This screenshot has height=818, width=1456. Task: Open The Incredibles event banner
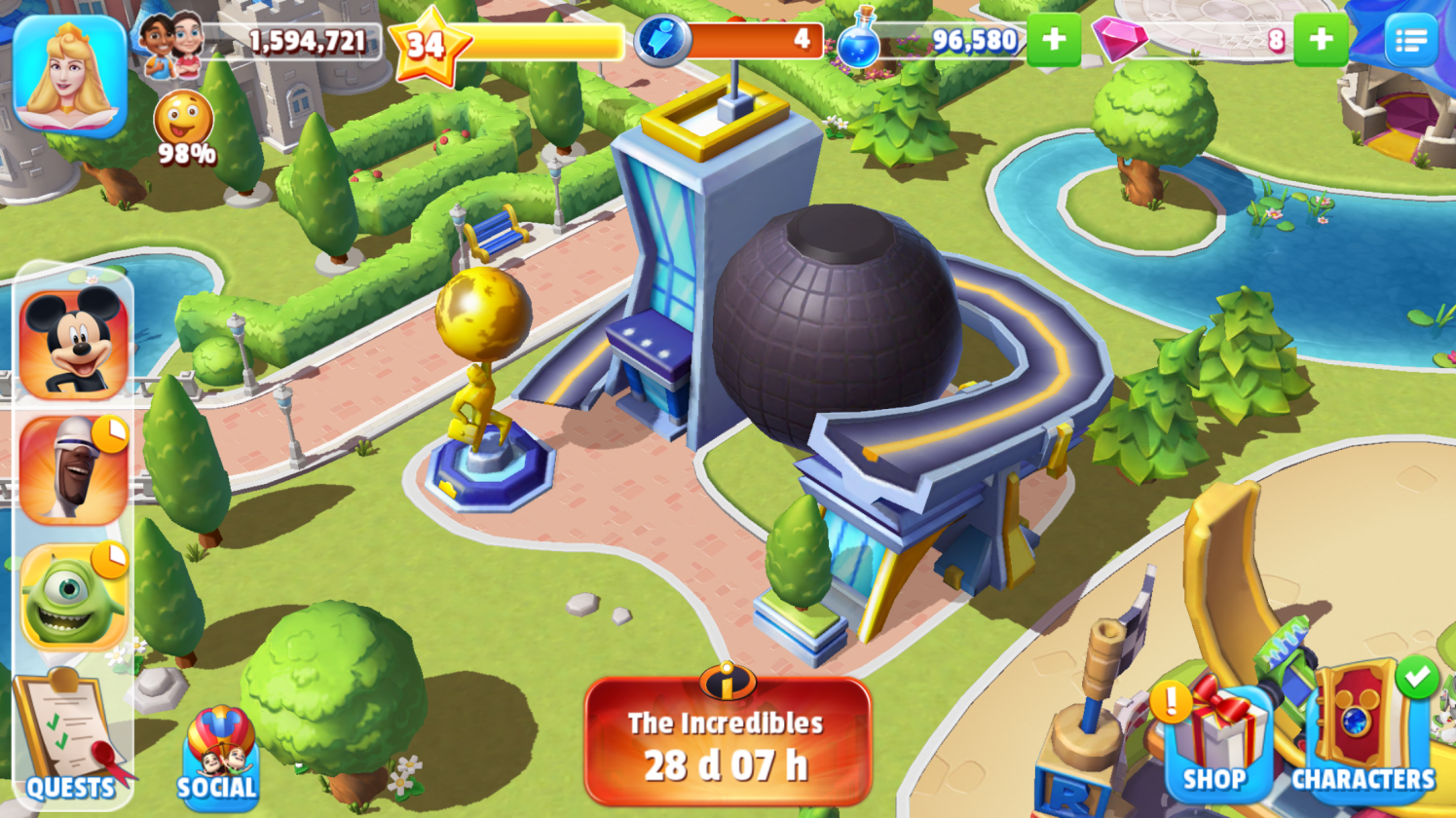pyautogui.click(x=727, y=739)
